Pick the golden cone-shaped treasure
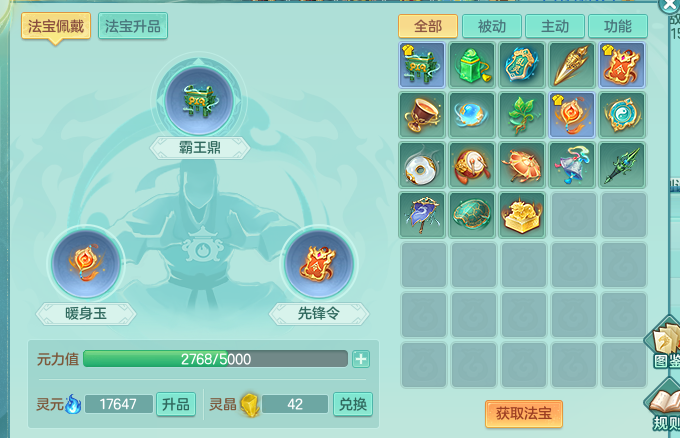The height and width of the screenshot is (438, 680). click(x=573, y=65)
